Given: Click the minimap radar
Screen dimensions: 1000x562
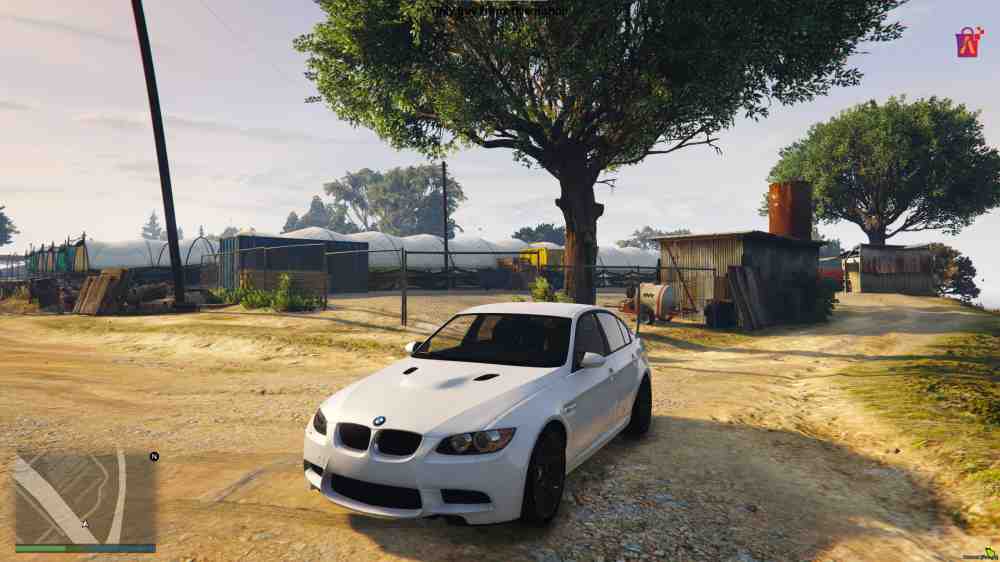Looking at the screenshot, I should 85,498.
